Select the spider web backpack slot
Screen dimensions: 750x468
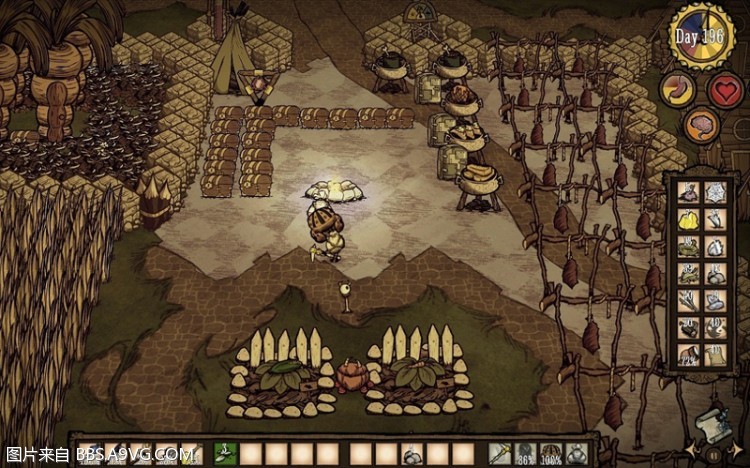(715, 192)
